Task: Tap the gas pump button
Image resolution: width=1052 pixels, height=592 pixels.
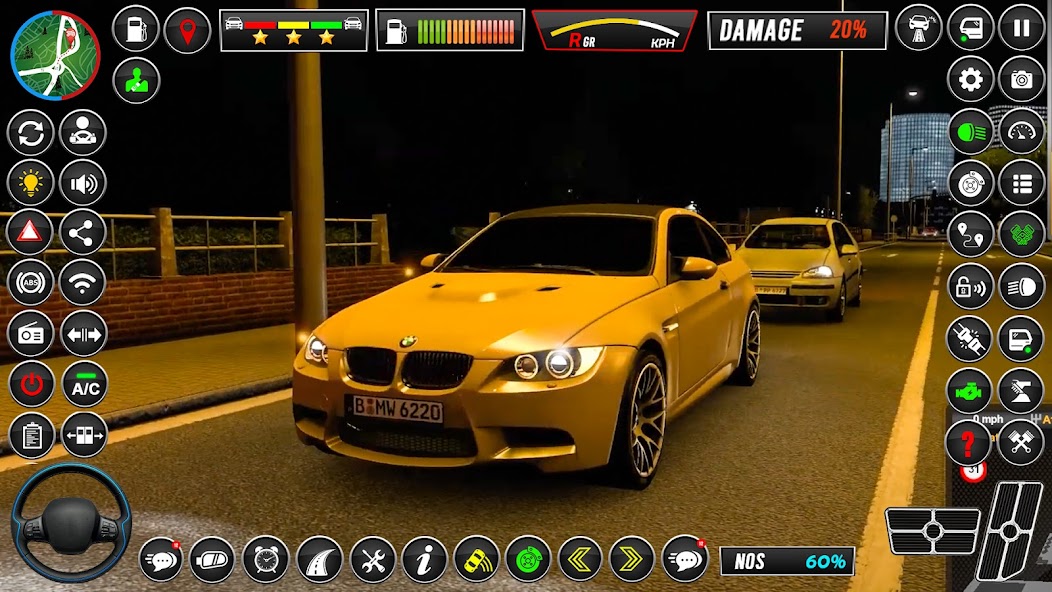Action: tap(136, 28)
